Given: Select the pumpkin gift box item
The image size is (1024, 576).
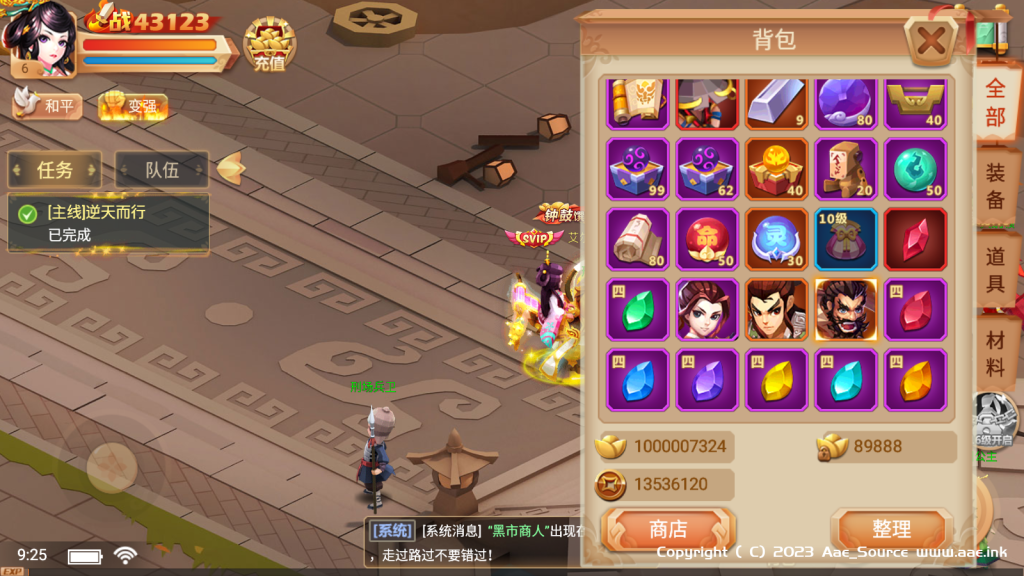Looking at the screenshot, I should 776,169.
